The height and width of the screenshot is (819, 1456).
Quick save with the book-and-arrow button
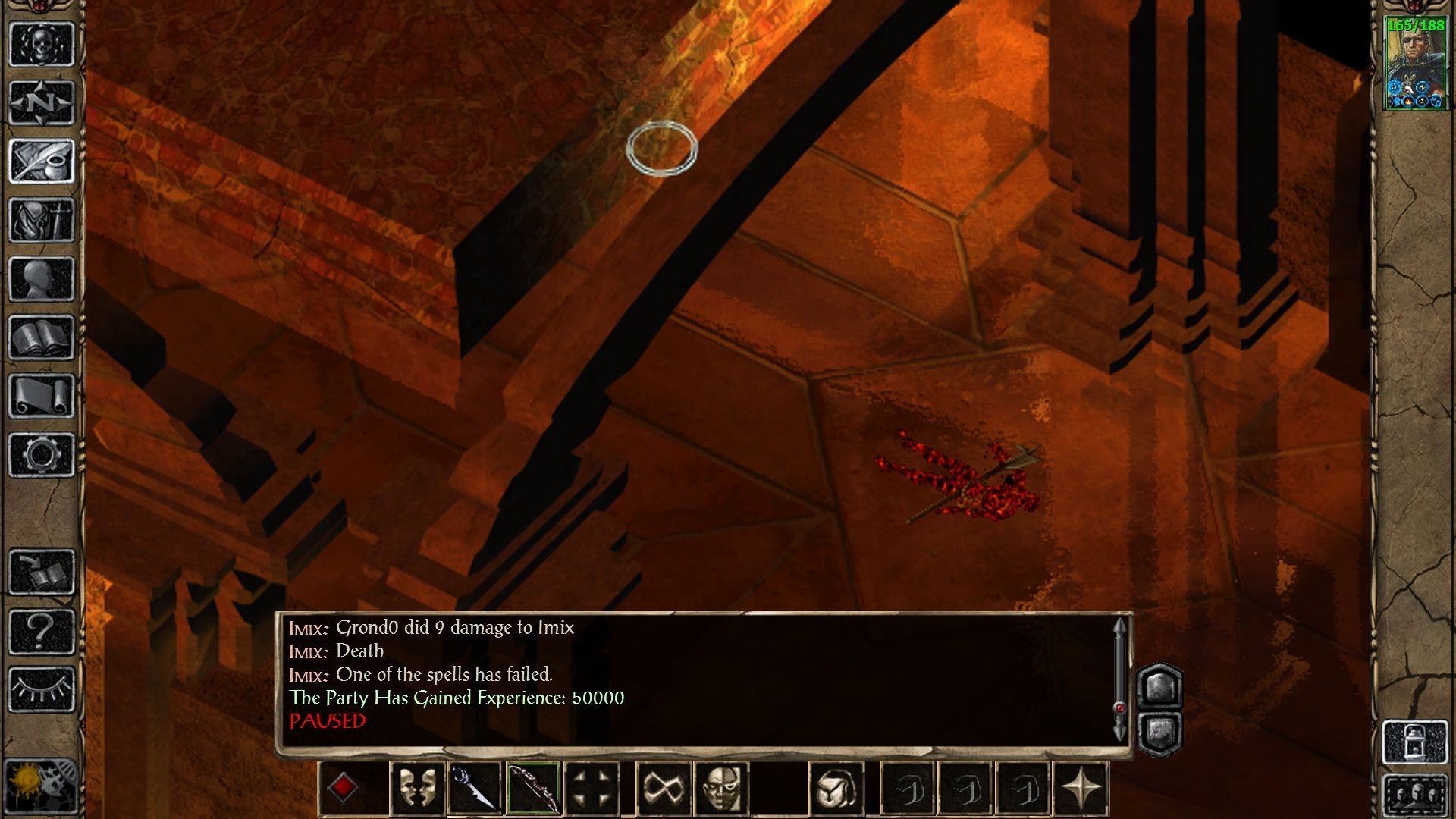pyautogui.click(x=42, y=572)
